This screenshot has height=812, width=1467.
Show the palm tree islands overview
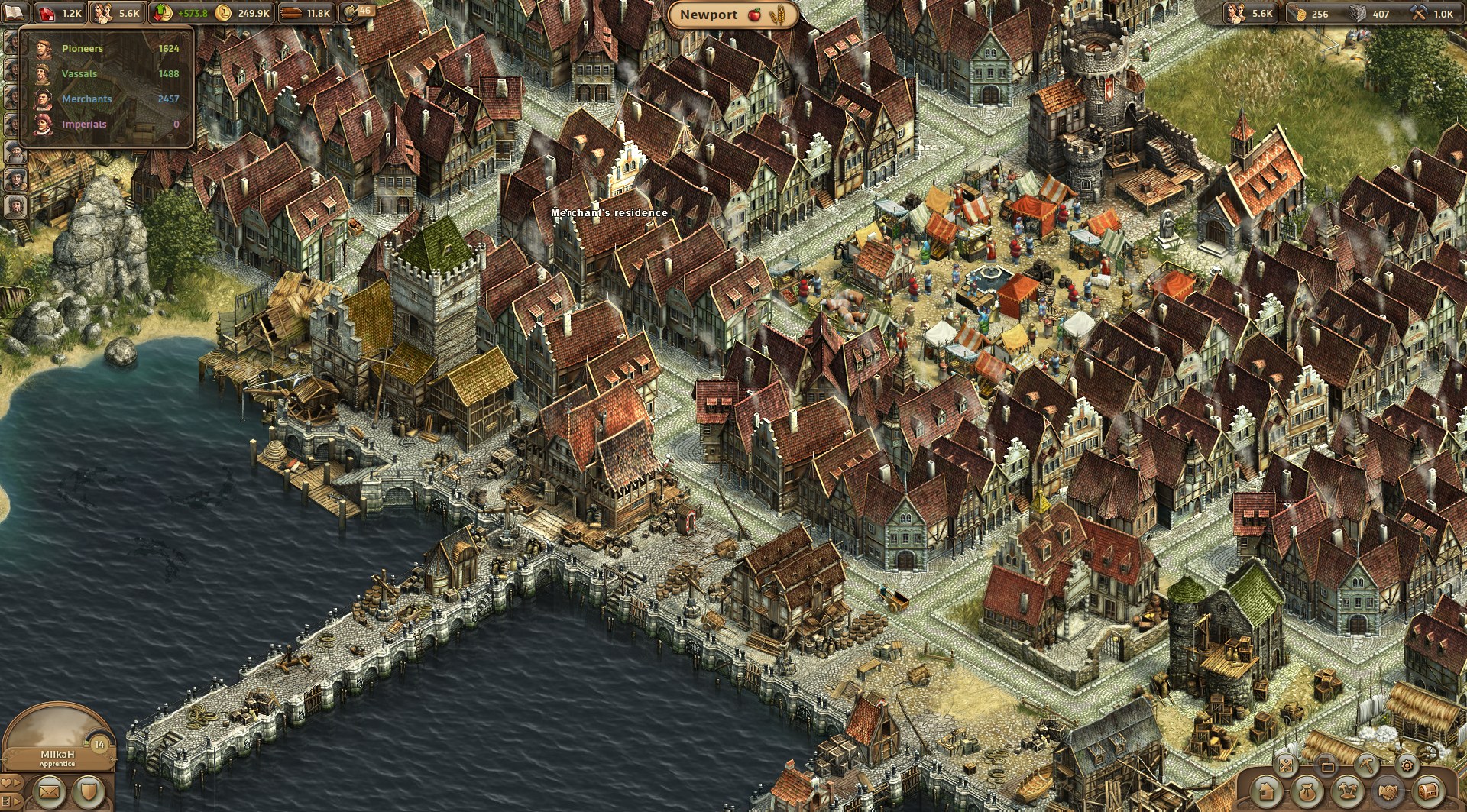tap(1348, 792)
